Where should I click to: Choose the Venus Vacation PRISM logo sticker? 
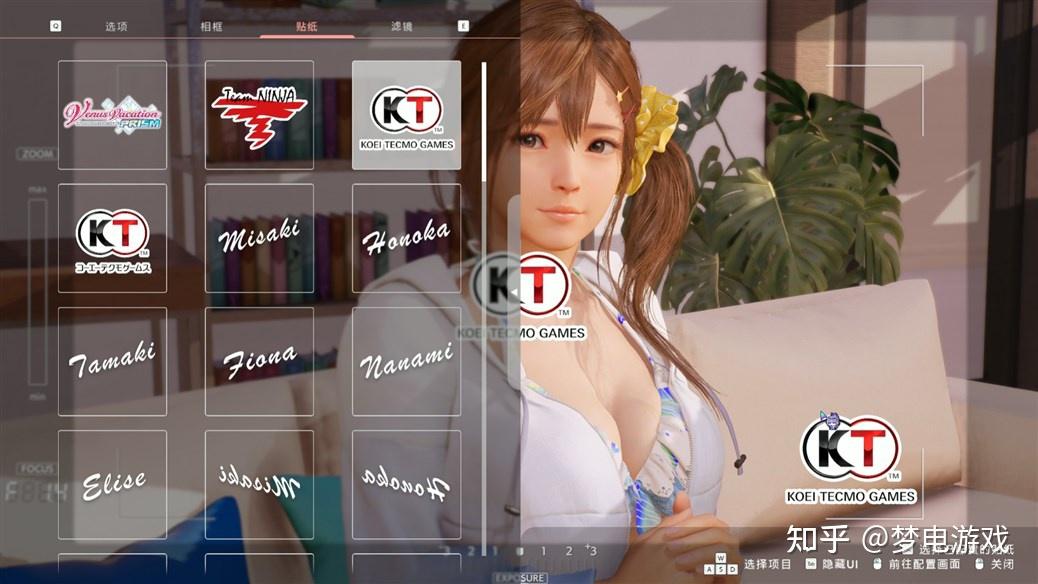pos(112,115)
